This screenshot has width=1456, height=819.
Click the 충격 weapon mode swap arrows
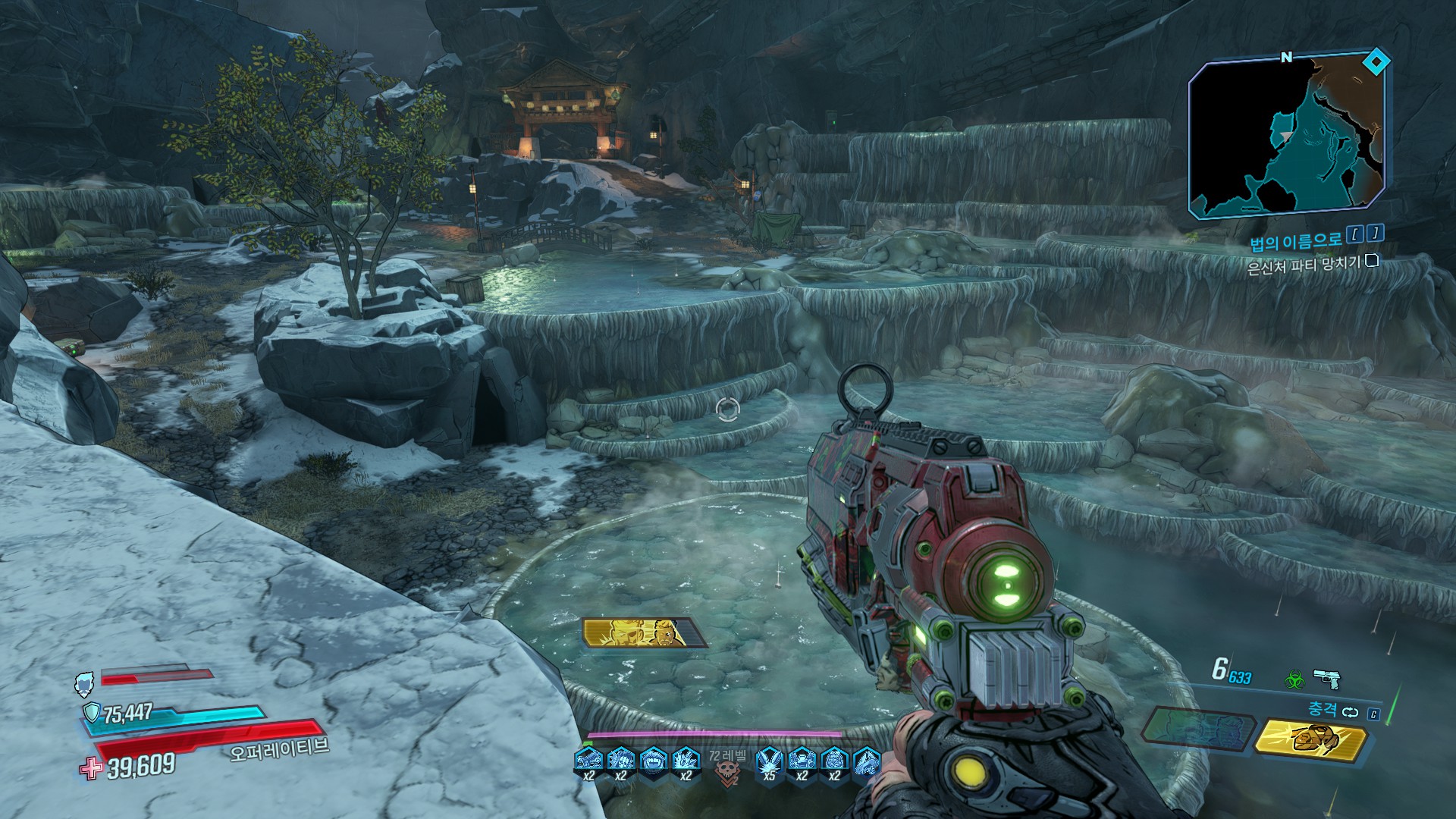(1350, 712)
